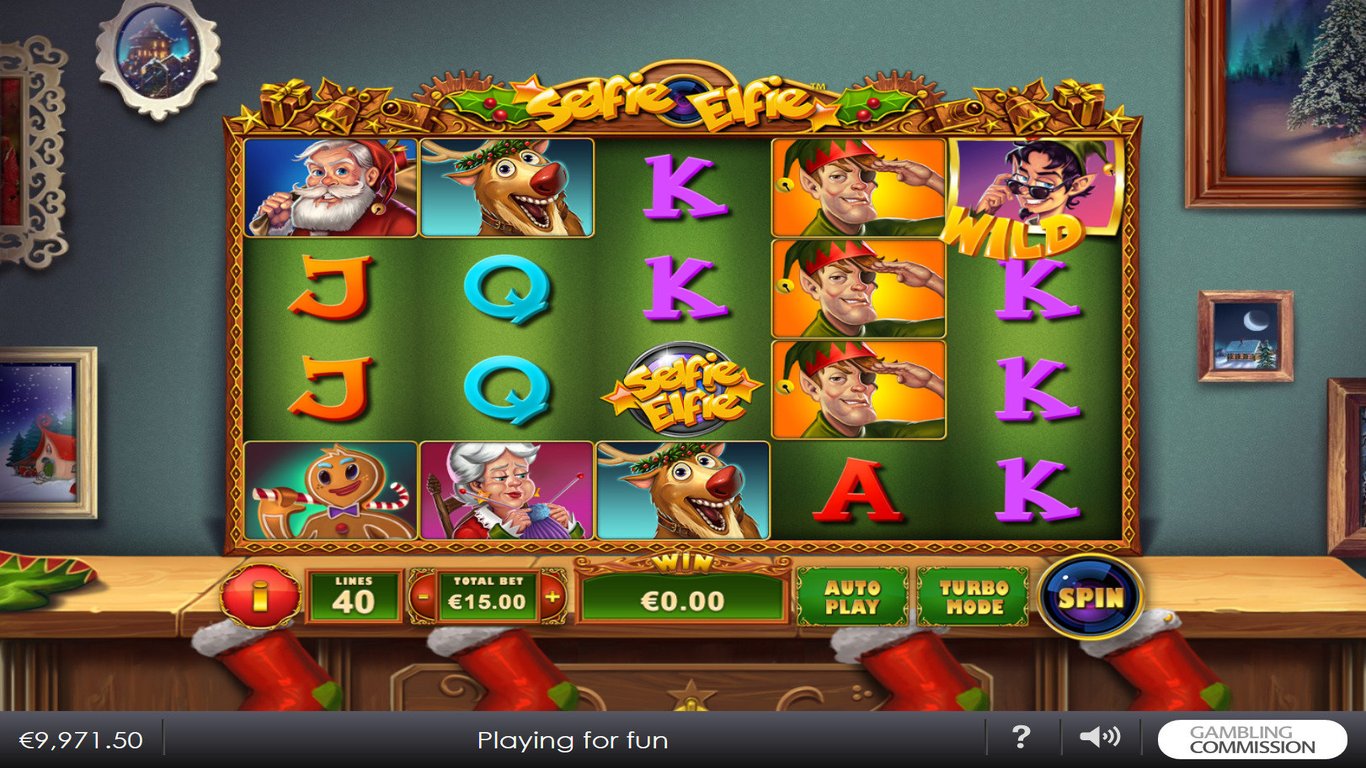Viewport: 1366px width, 768px height.
Task: Spin the reels with the SPIN button
Action: (x=1090, y=597)
